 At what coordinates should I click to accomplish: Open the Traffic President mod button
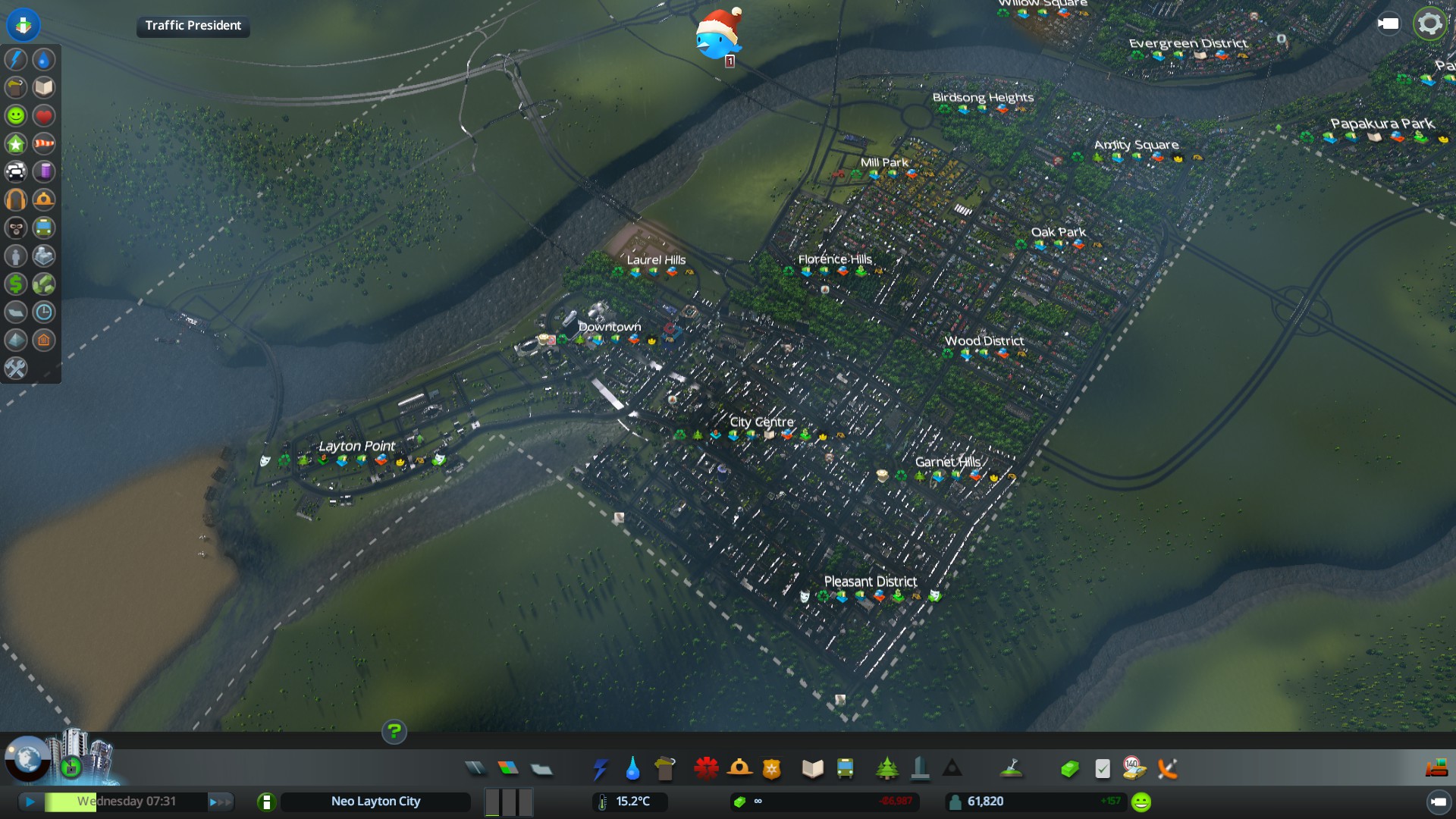[x=193, y=26]
